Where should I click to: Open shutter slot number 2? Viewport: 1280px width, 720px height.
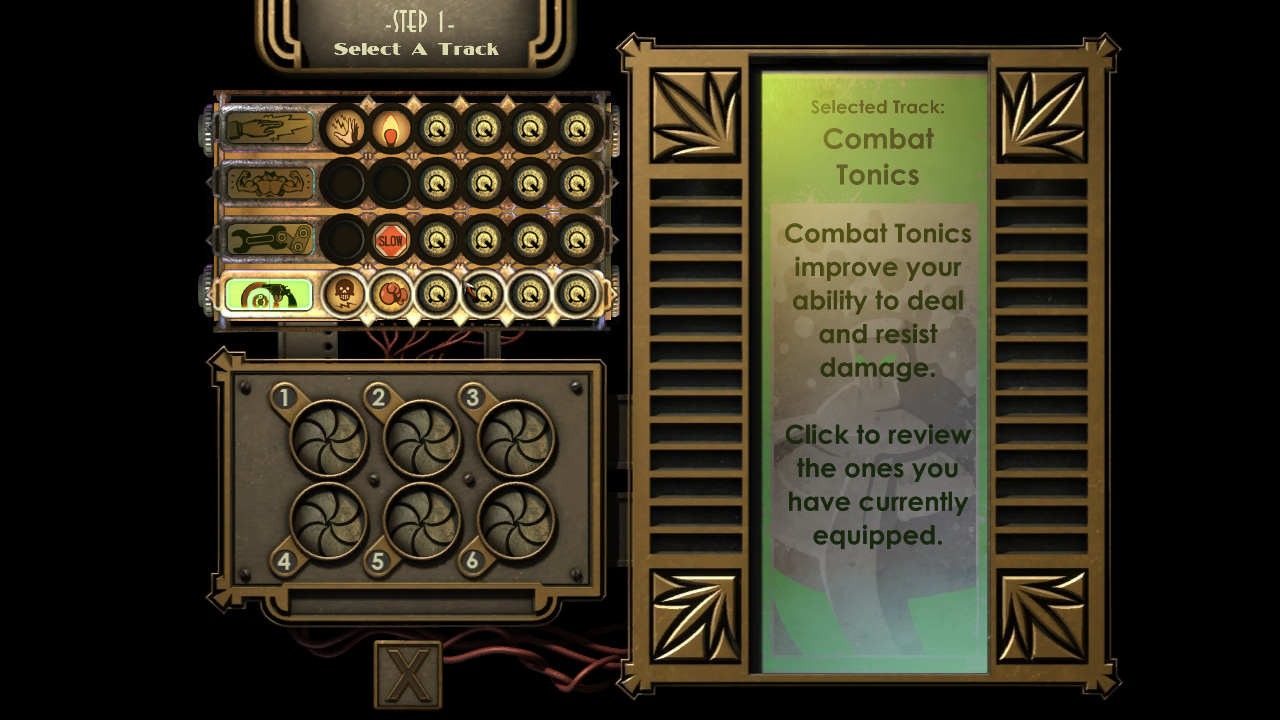(x=422, y=438)
